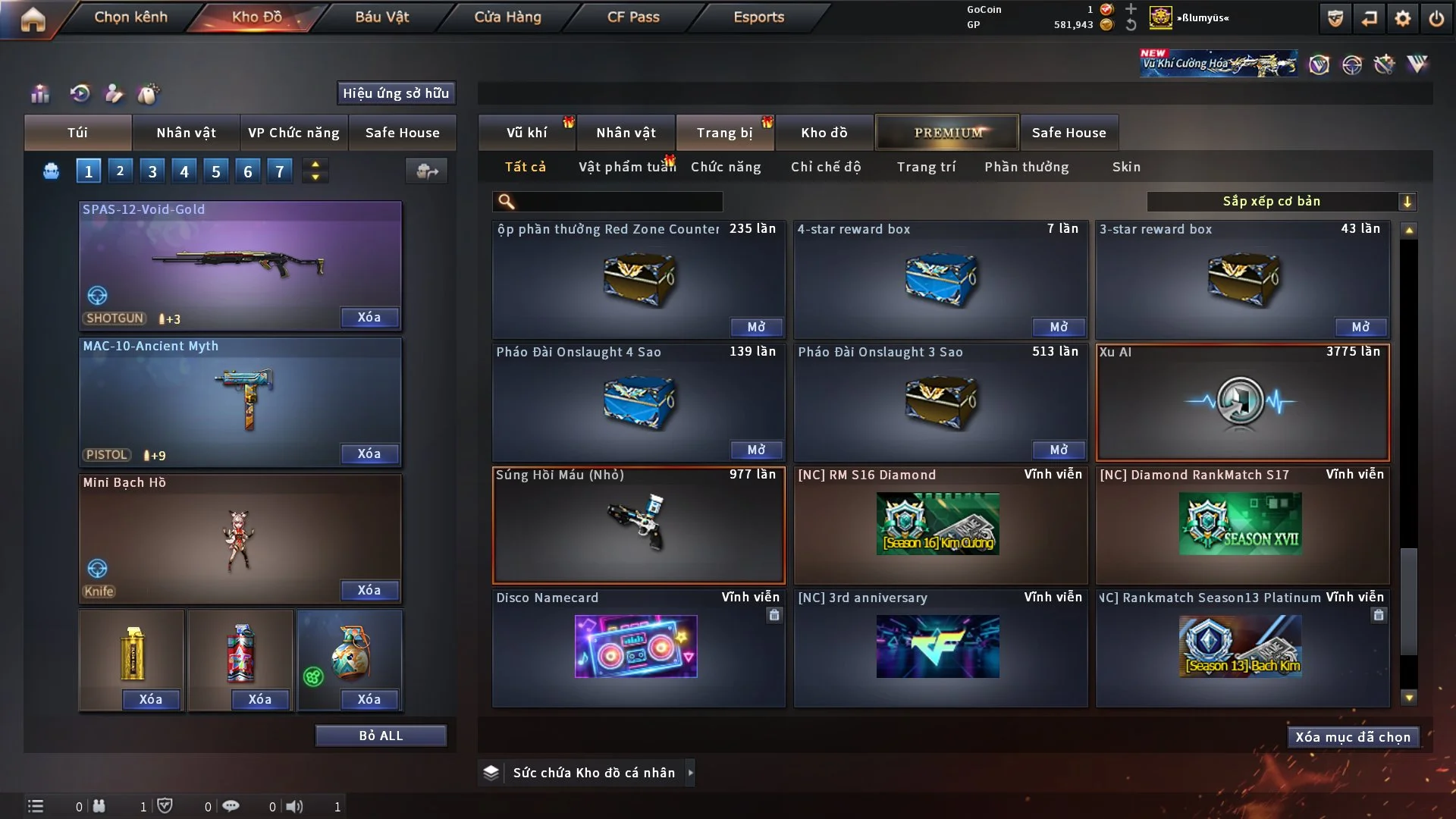Click the inventory search field
The image size is (1456, 819).
point(619,201)
